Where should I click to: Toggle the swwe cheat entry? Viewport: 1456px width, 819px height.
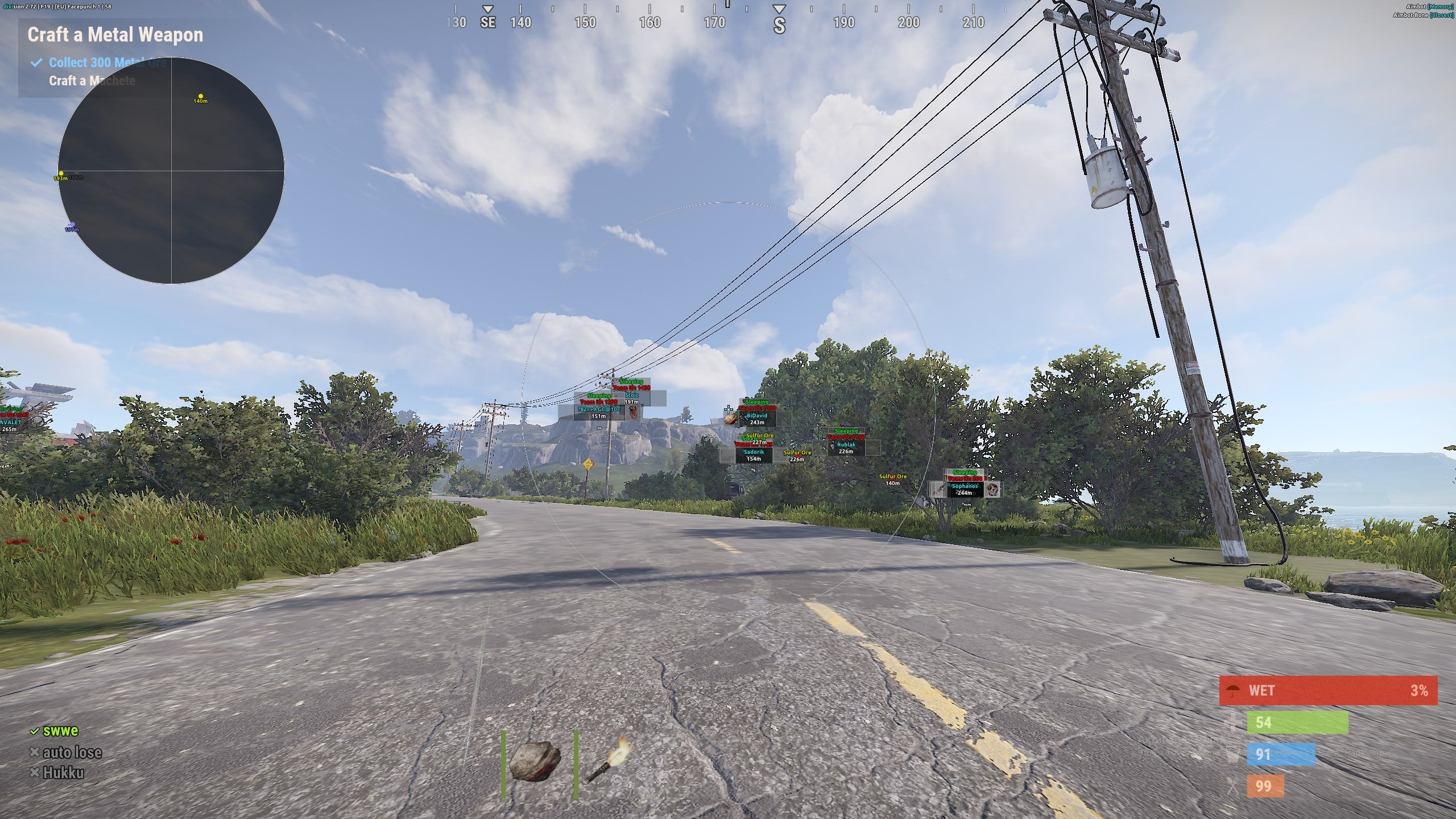61,730
